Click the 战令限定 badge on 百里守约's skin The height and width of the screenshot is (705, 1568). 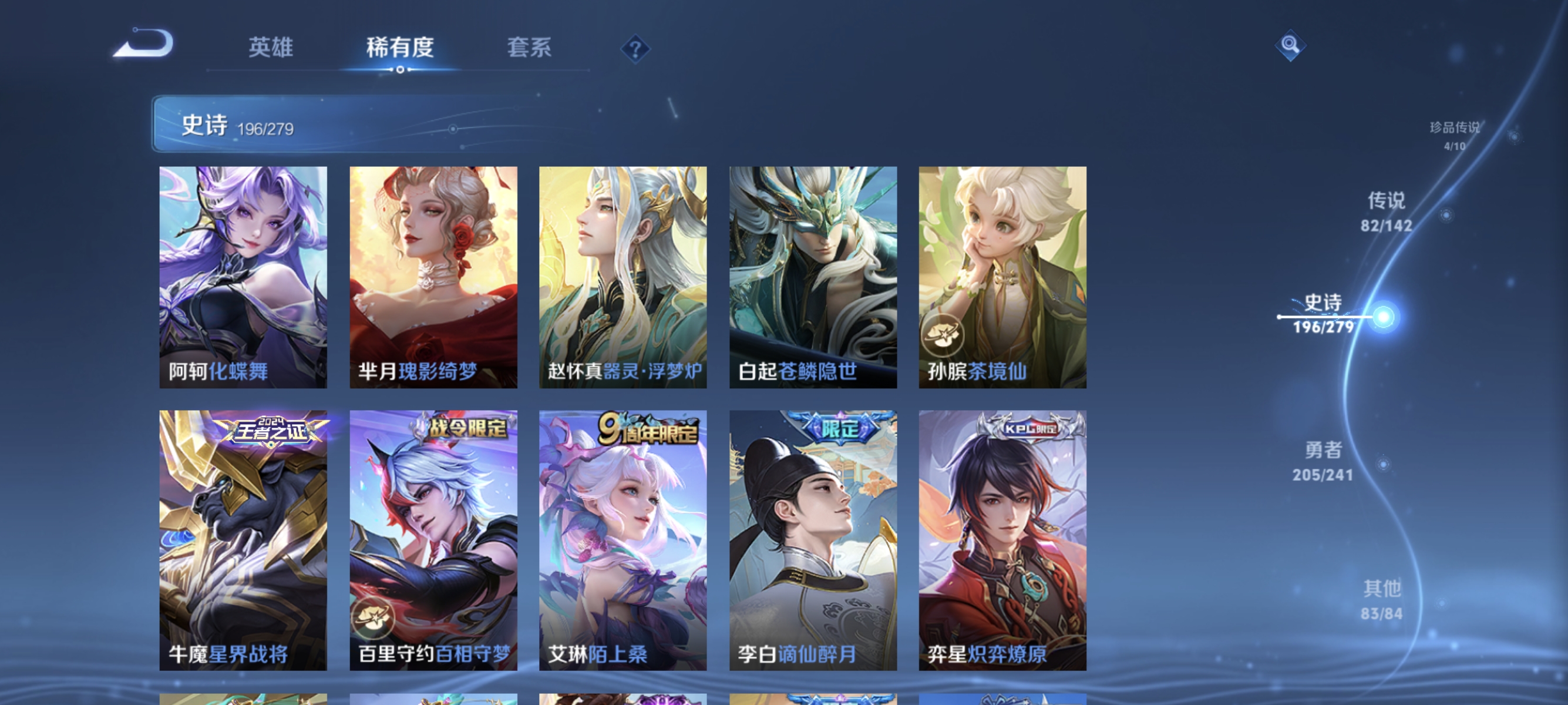[x=467, y=427]
